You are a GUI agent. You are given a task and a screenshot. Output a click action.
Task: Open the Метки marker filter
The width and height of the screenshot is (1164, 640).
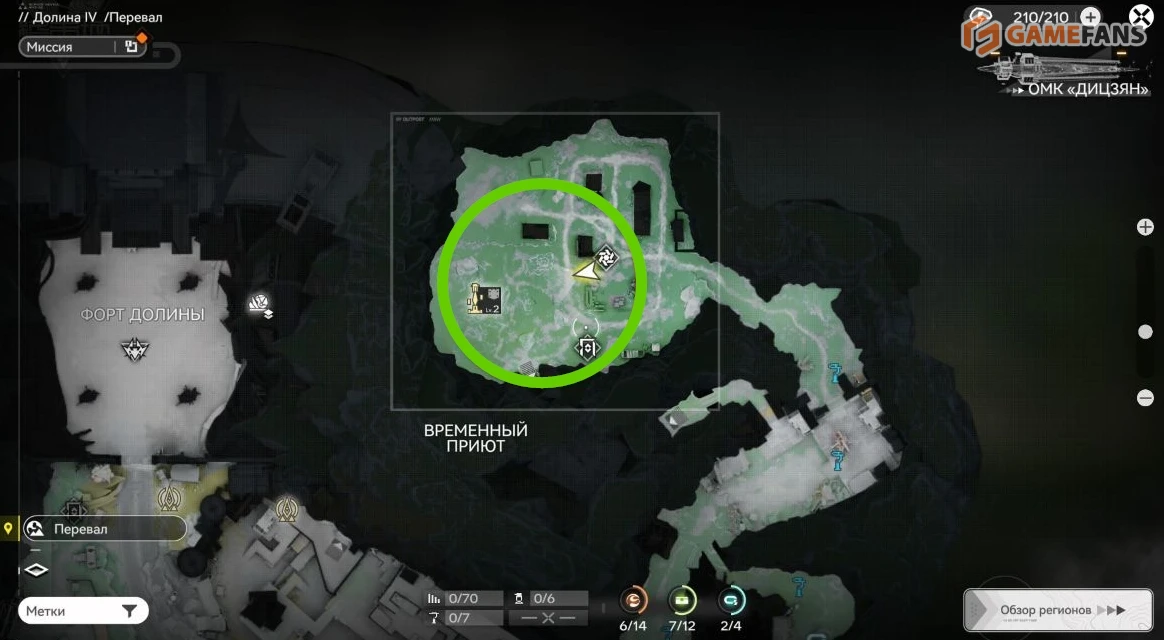[x=83, y=611]
